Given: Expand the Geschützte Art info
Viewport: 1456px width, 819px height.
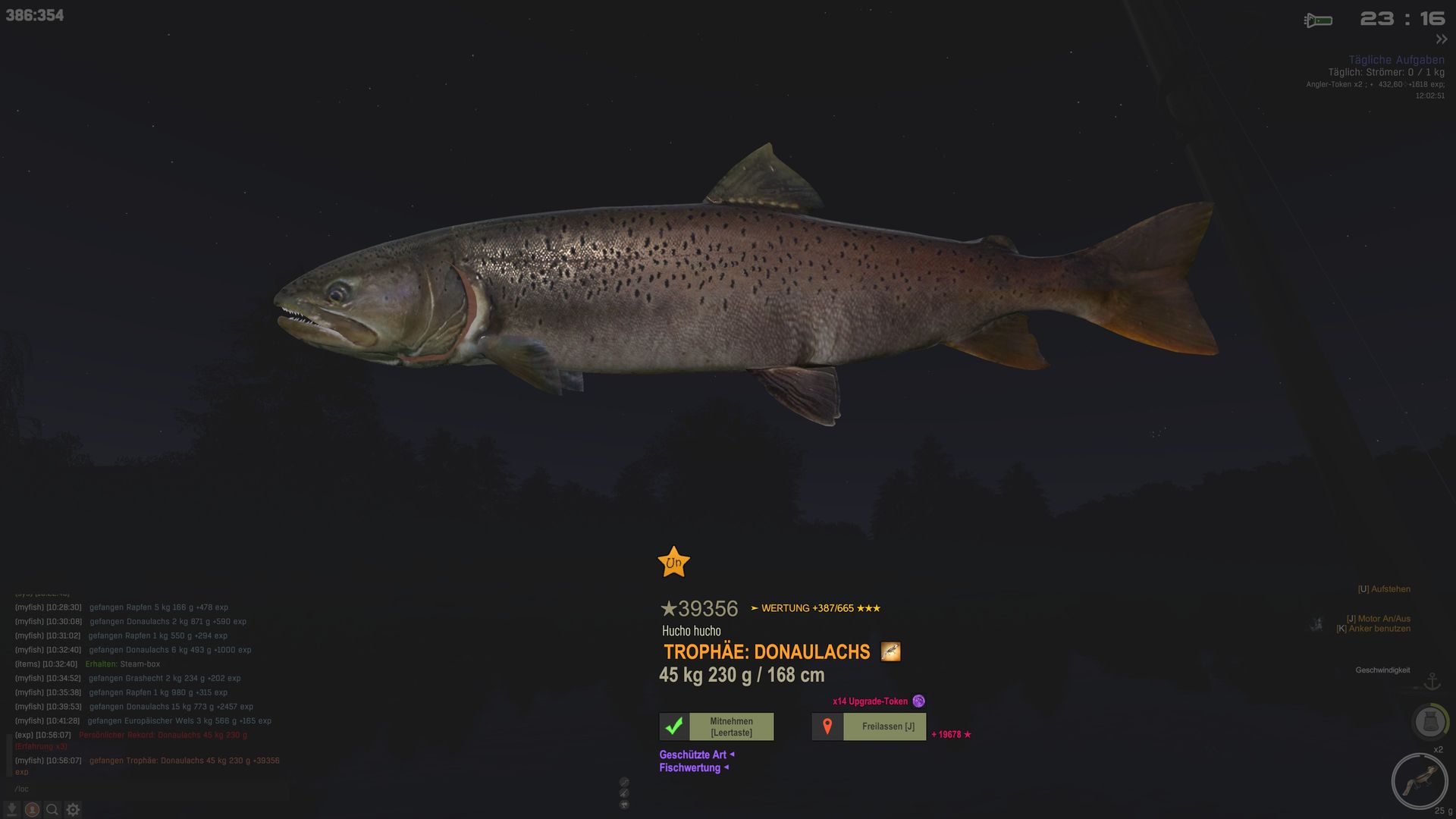Looking at the screenshot, I should pyautogui.click(x=696, y=755).
